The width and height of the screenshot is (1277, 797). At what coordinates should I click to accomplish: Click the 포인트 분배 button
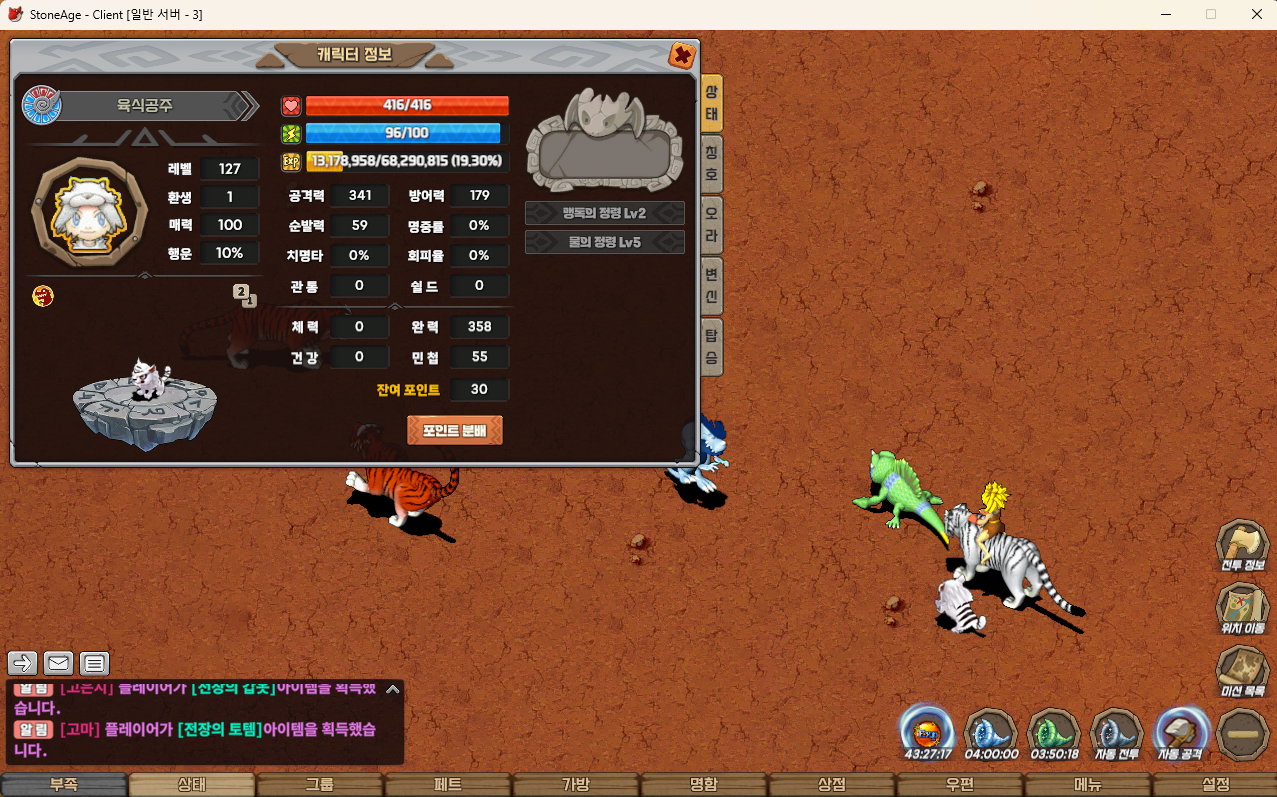[455, 430]
